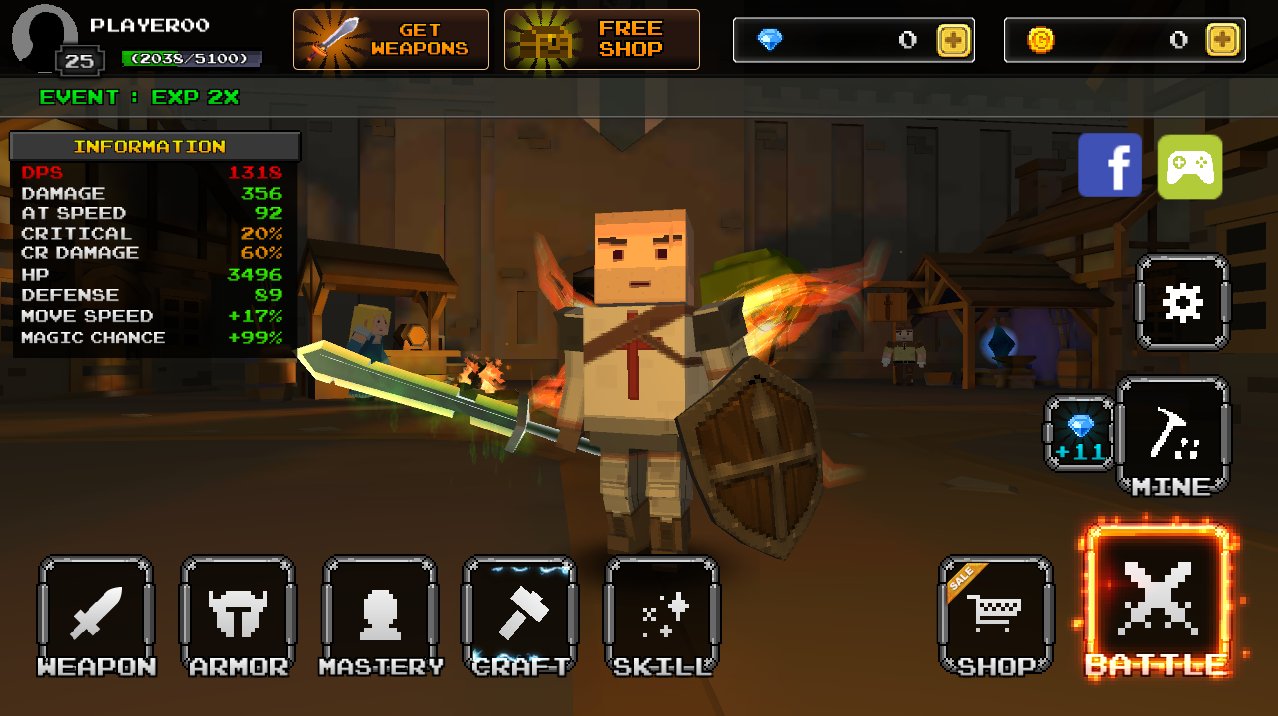
Task: Open the Shop with sale tag
Action: point(995,614)
